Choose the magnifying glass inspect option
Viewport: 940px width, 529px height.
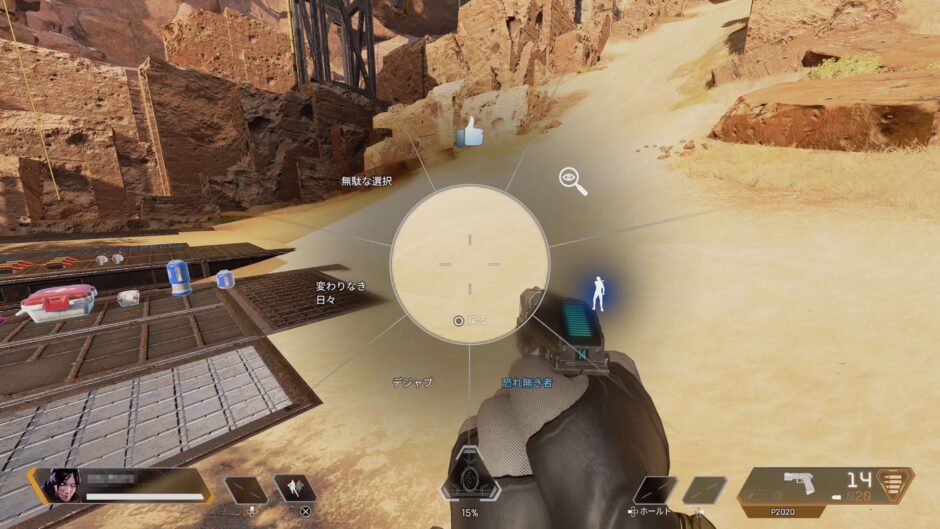click(572, 181)
